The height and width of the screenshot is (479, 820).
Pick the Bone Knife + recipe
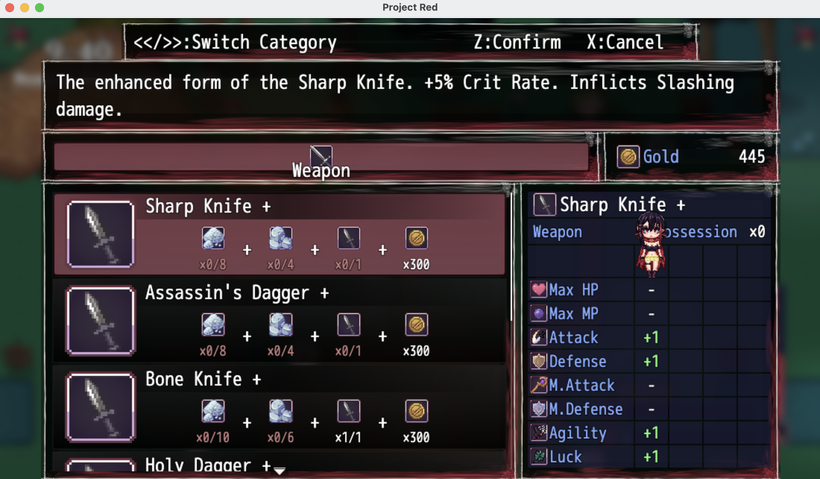280,406
